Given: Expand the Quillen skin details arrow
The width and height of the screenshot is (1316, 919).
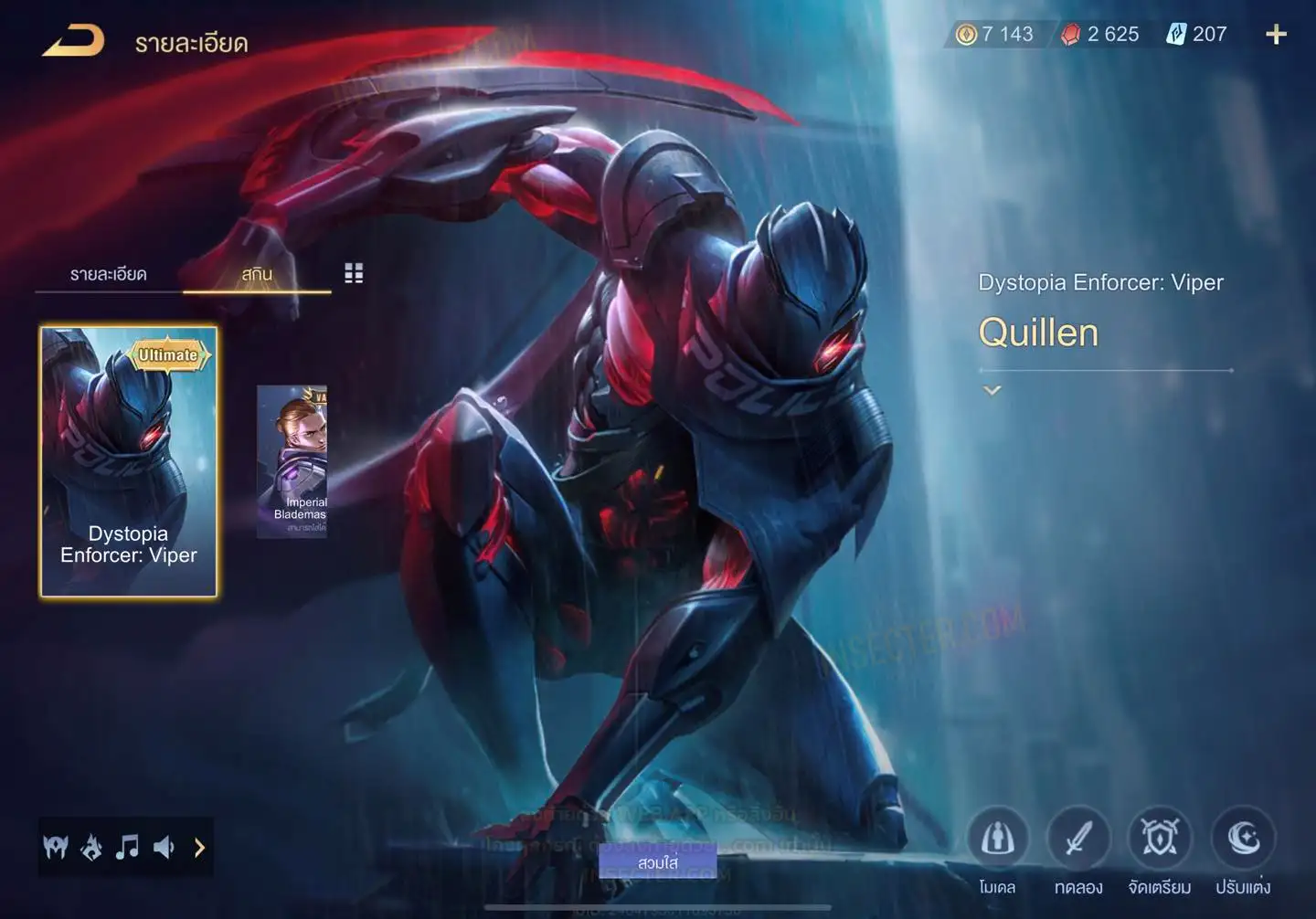Looking at the screenshot, I should tap(992, 391).
